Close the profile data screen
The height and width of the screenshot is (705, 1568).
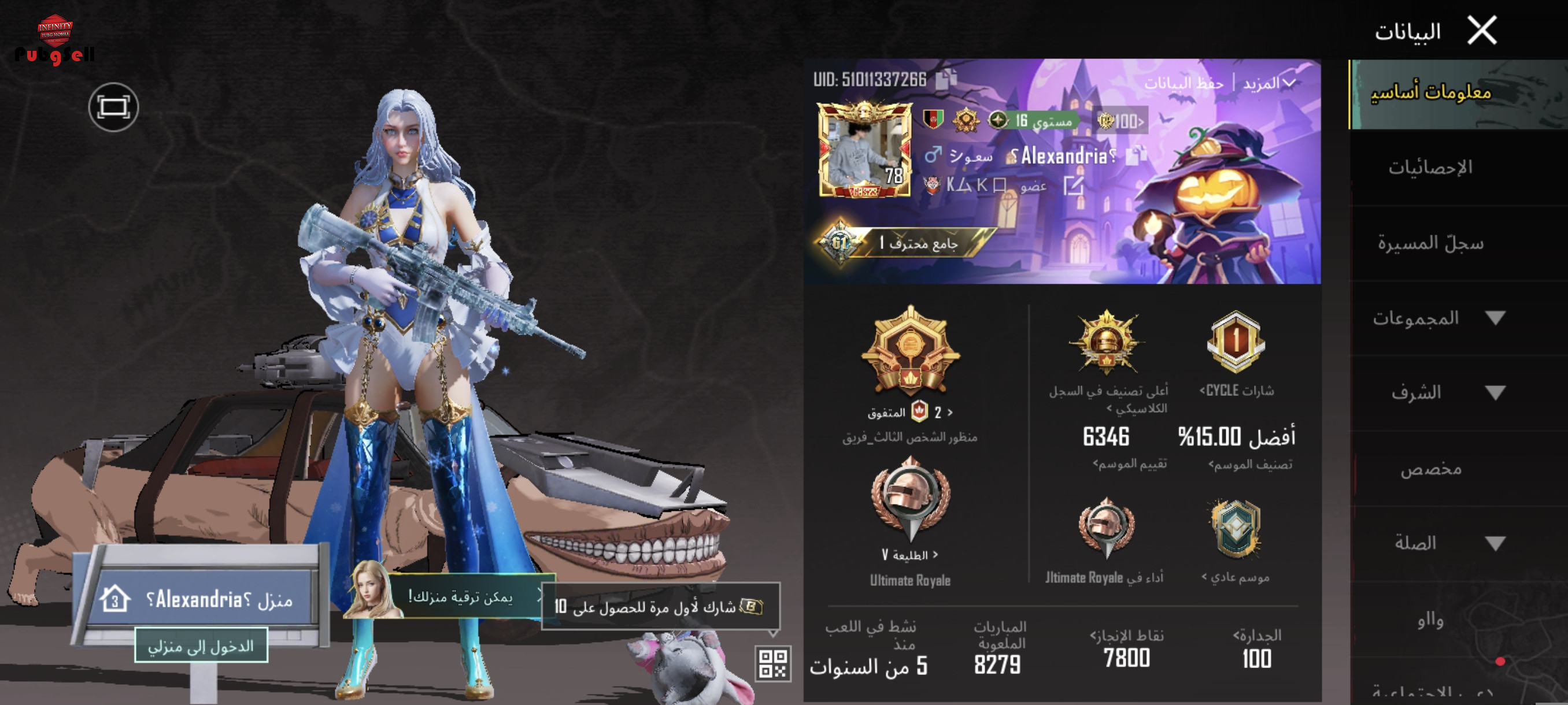[1482, 31]
